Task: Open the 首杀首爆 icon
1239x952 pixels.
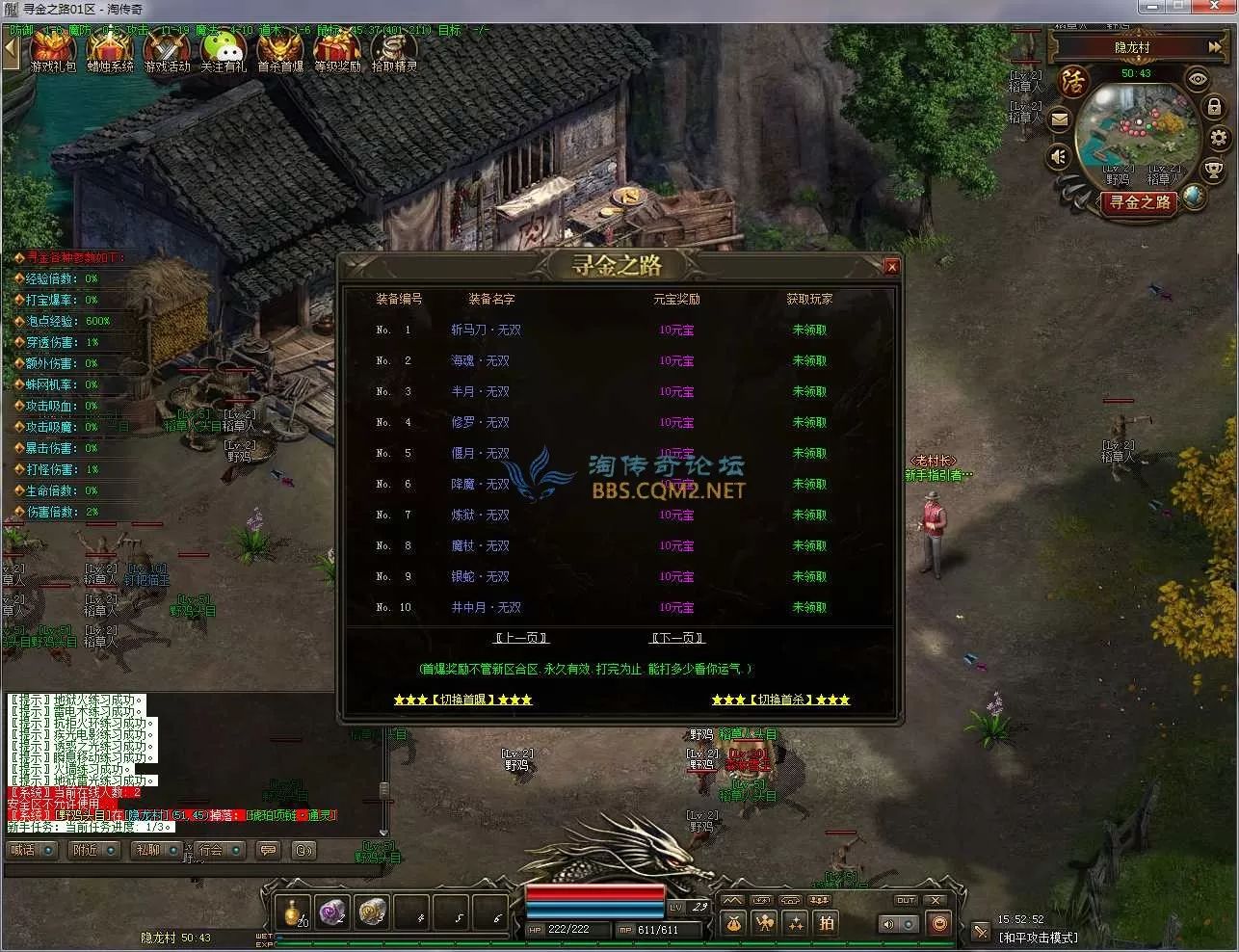Action: click(280, 50)
